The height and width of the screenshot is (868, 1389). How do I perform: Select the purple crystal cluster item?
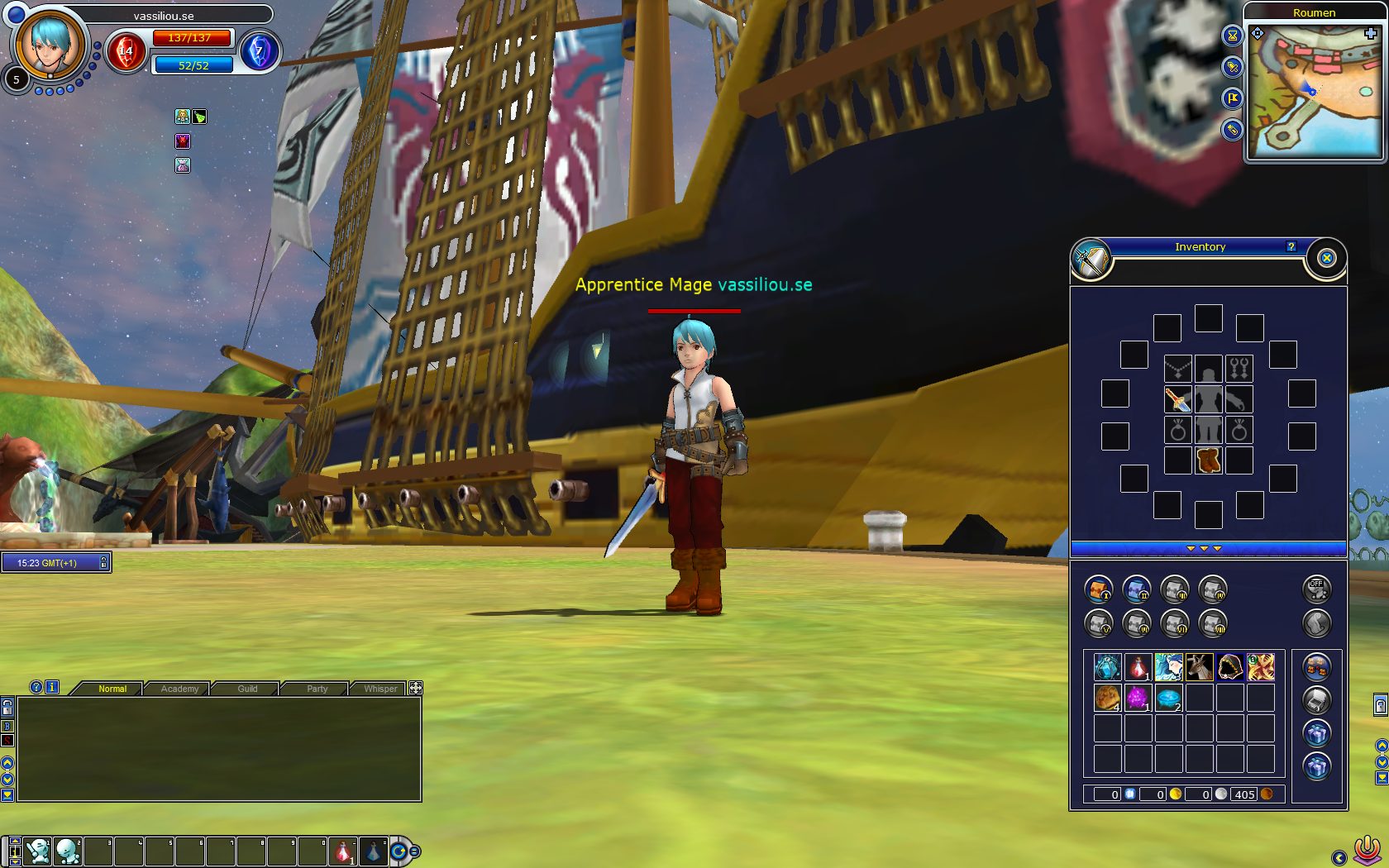(1138, 697)
